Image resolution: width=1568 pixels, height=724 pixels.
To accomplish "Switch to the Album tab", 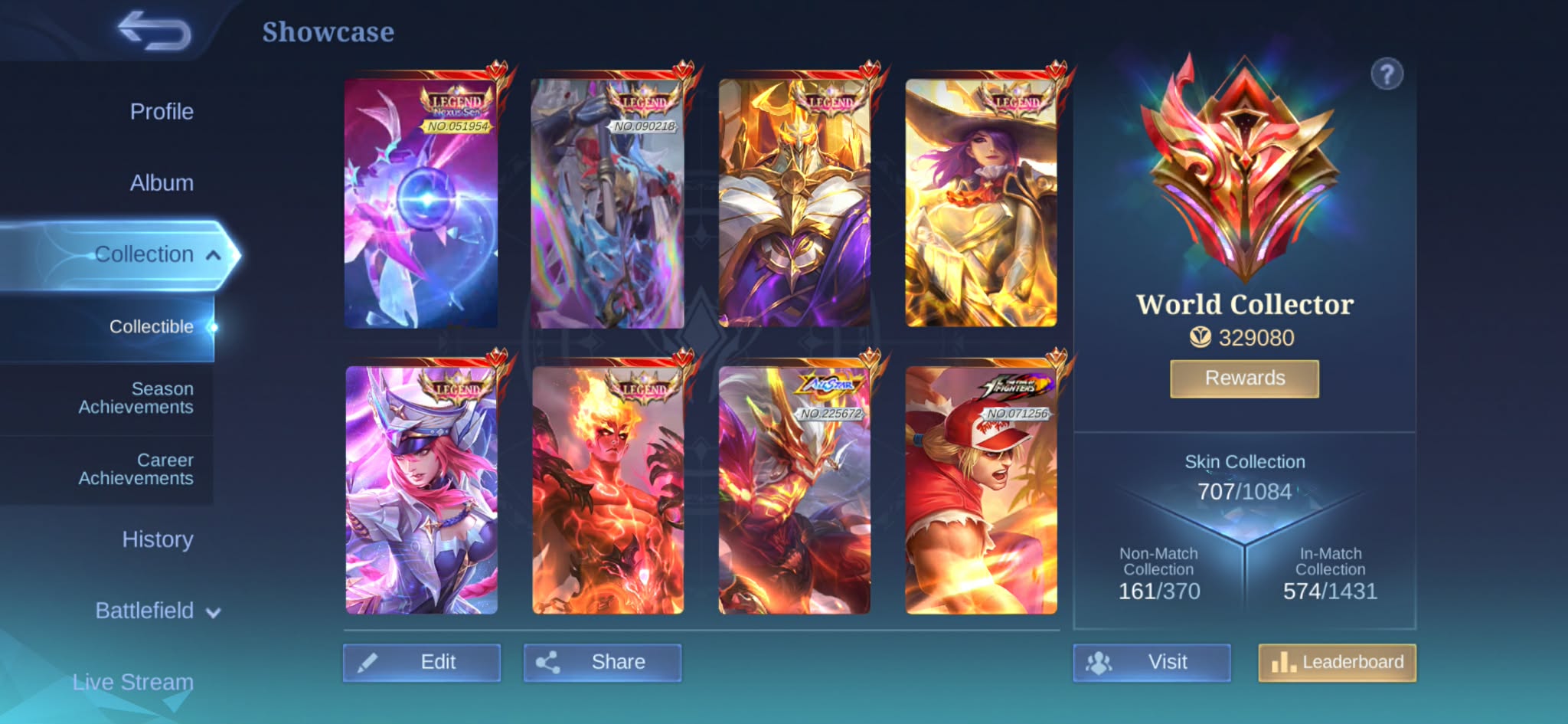I will (162, 183).
